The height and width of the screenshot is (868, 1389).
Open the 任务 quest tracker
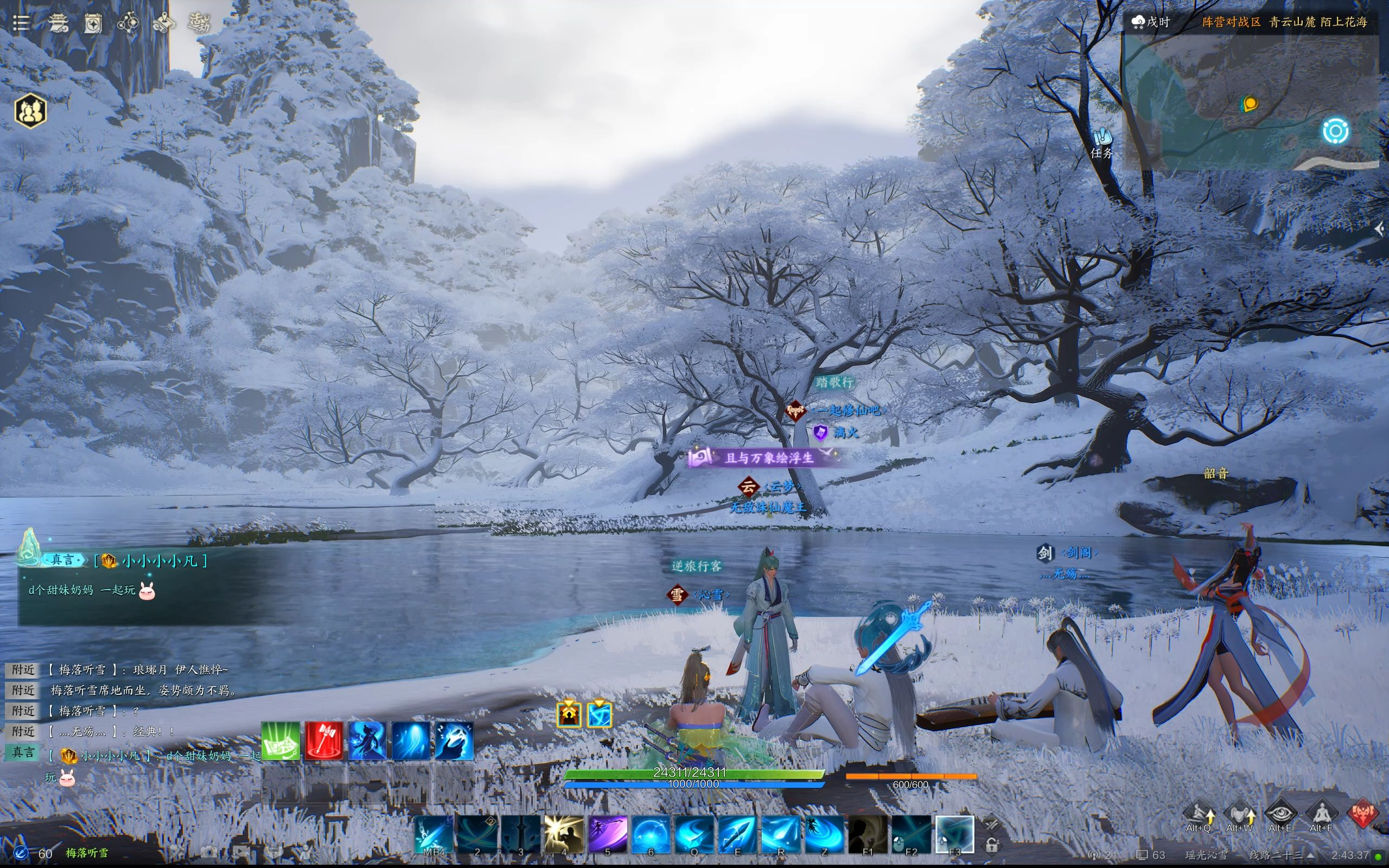pos(1101,144)
